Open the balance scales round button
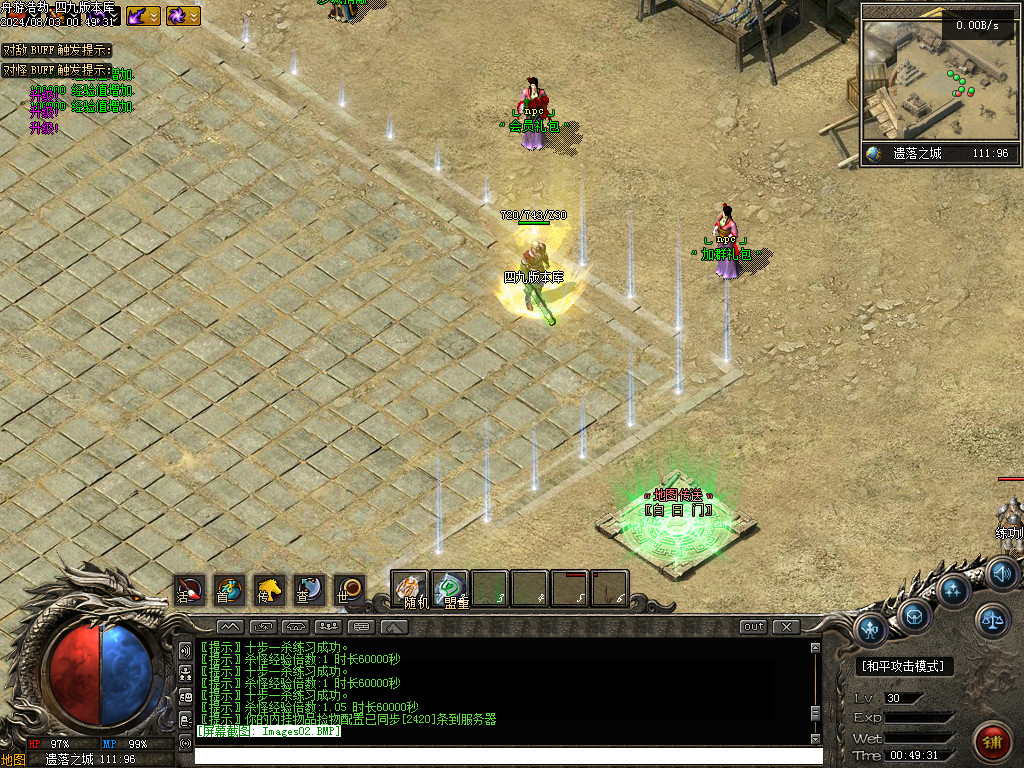This screenshot has width=1024, height=768. click(992, 620)
